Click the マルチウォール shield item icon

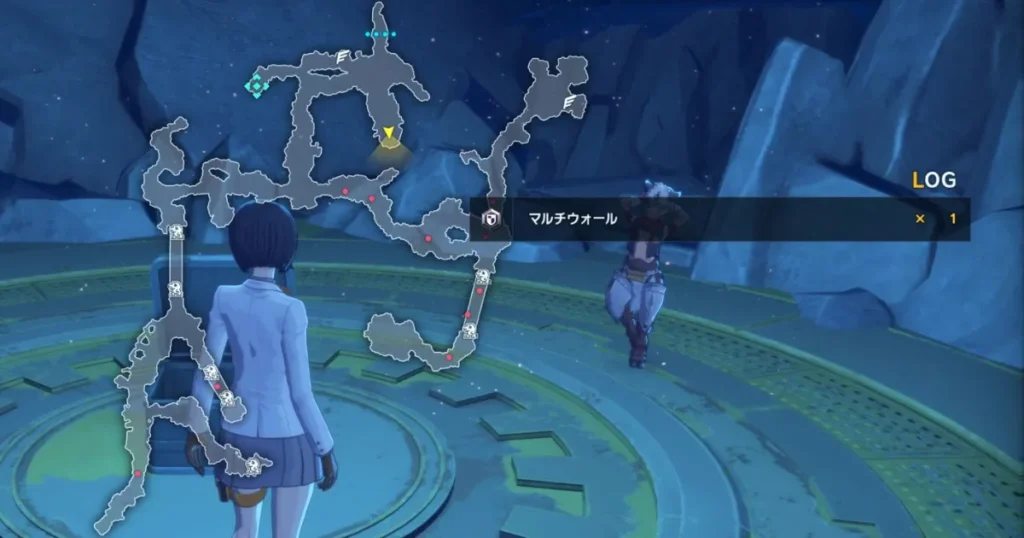[490, 219]
